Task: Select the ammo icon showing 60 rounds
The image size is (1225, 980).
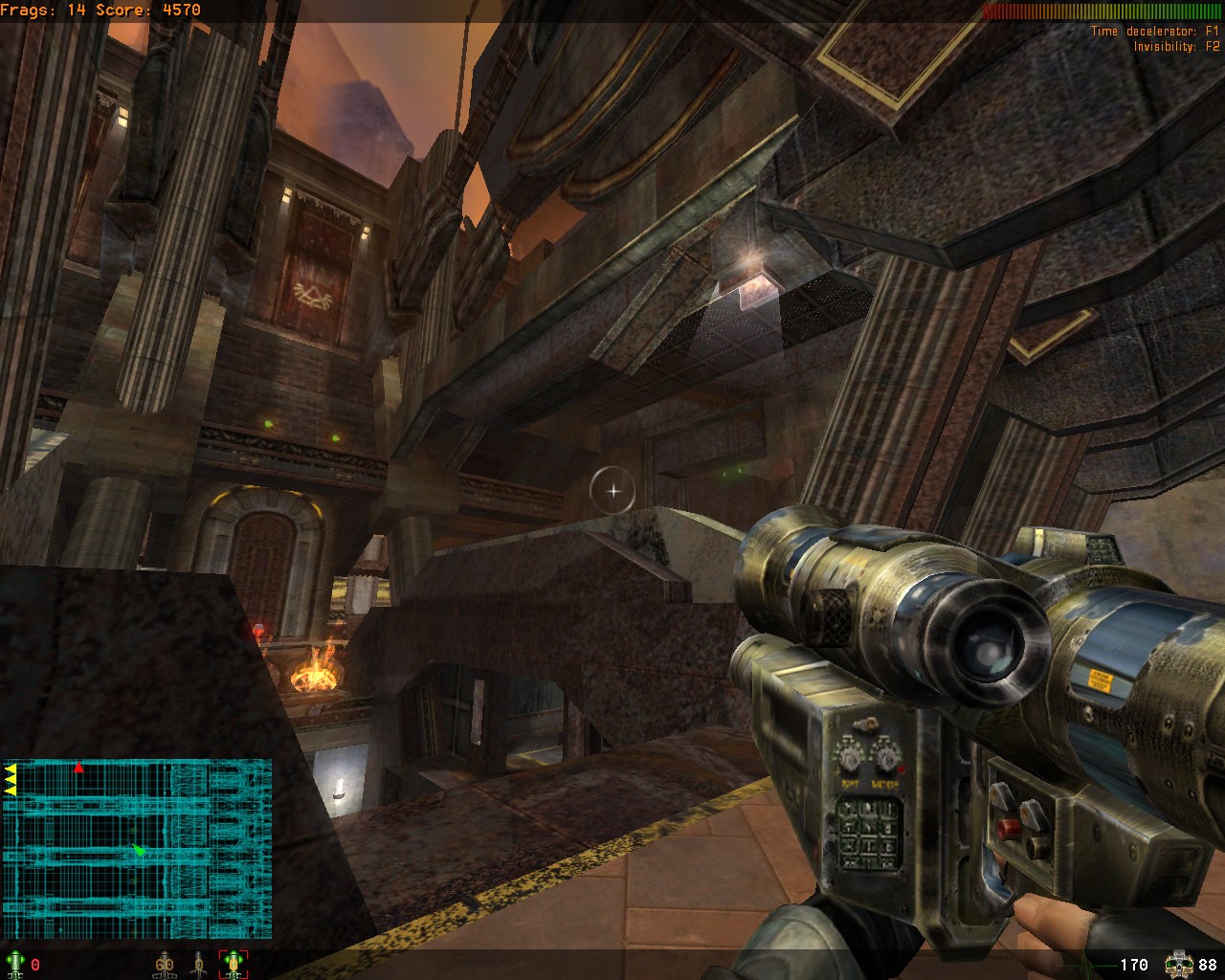Action: (165, 964)
